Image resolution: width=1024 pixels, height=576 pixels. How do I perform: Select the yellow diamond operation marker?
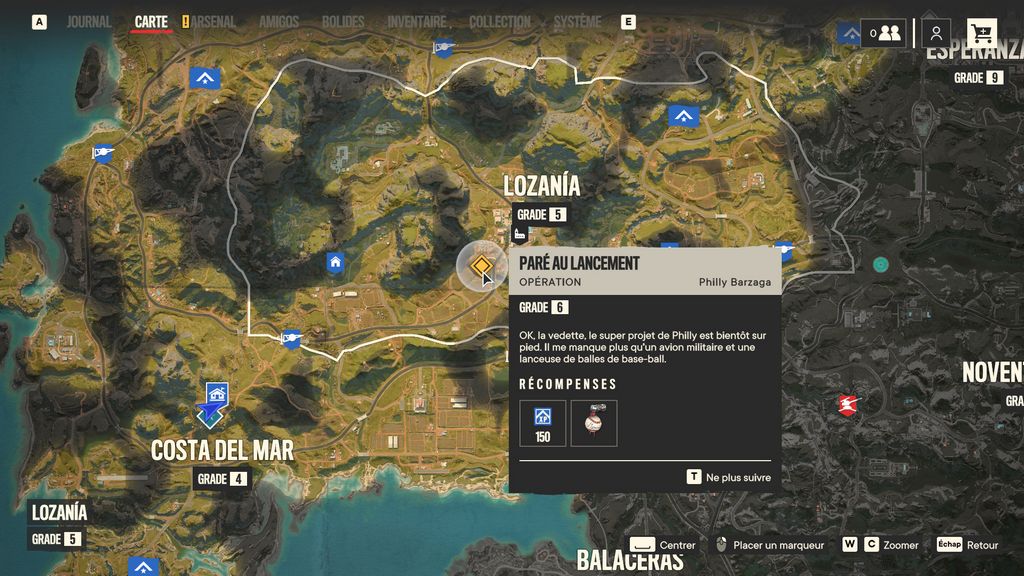point(481,266)
